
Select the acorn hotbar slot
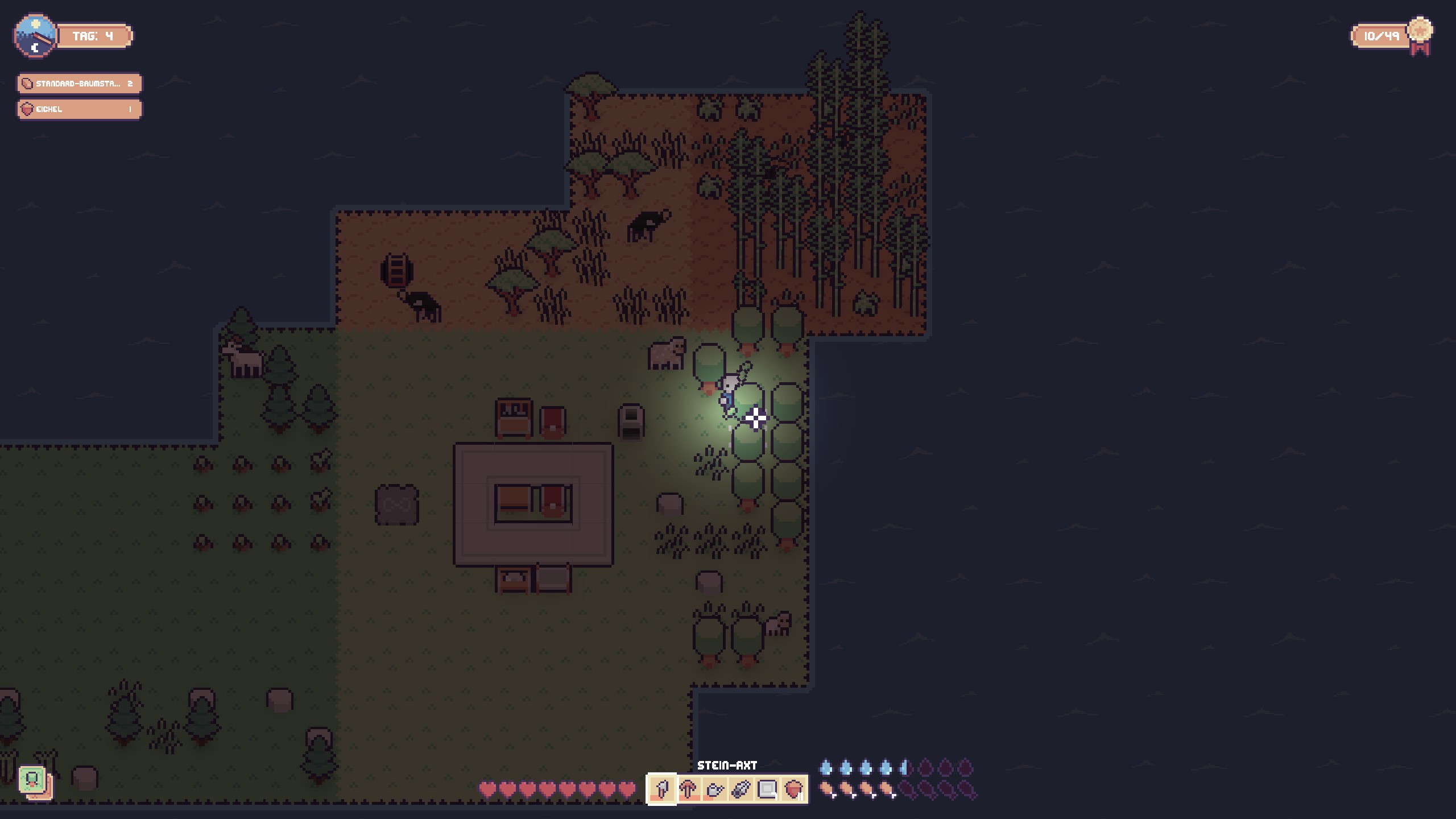[793, 789]
